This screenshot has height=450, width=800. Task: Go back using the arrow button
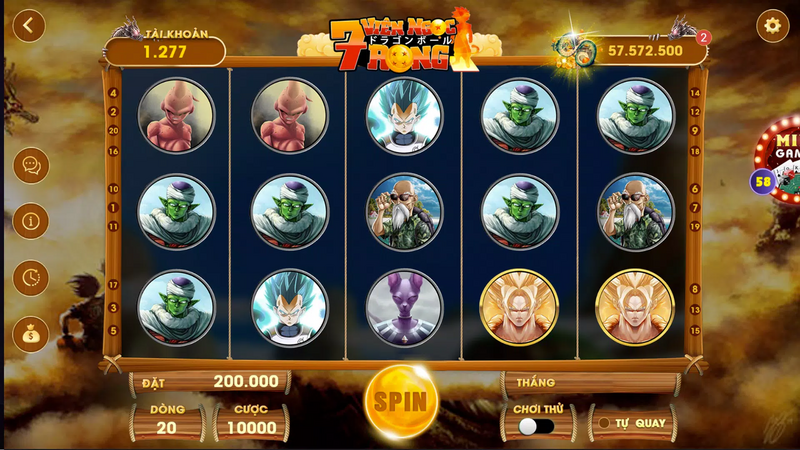(x=29, y=26)
